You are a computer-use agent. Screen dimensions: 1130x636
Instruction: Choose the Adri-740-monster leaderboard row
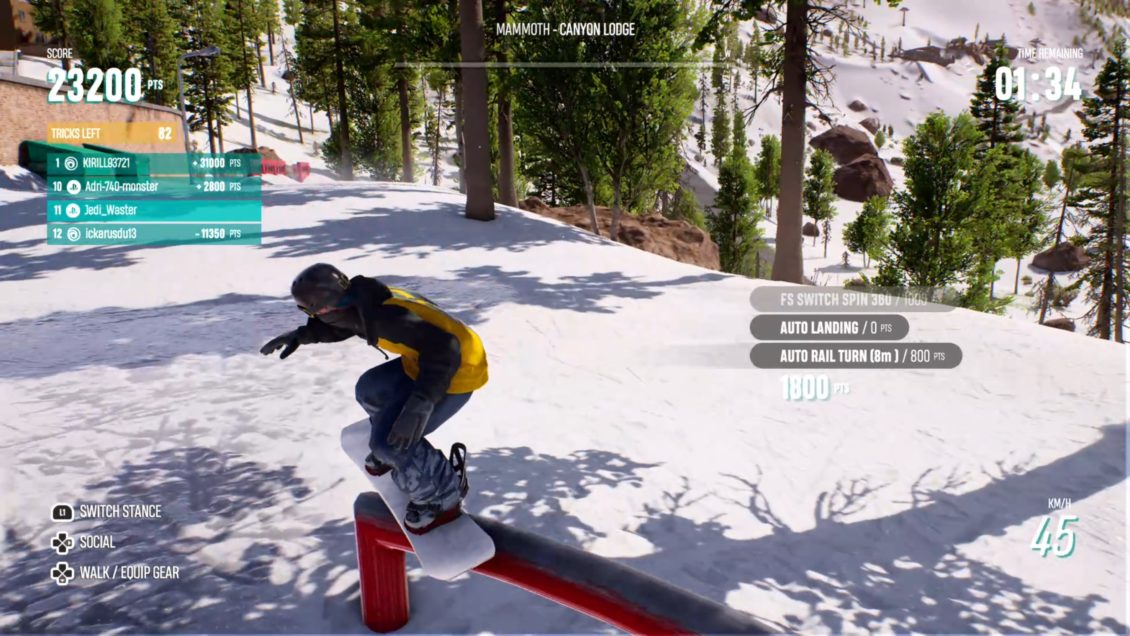coord(154,186)
